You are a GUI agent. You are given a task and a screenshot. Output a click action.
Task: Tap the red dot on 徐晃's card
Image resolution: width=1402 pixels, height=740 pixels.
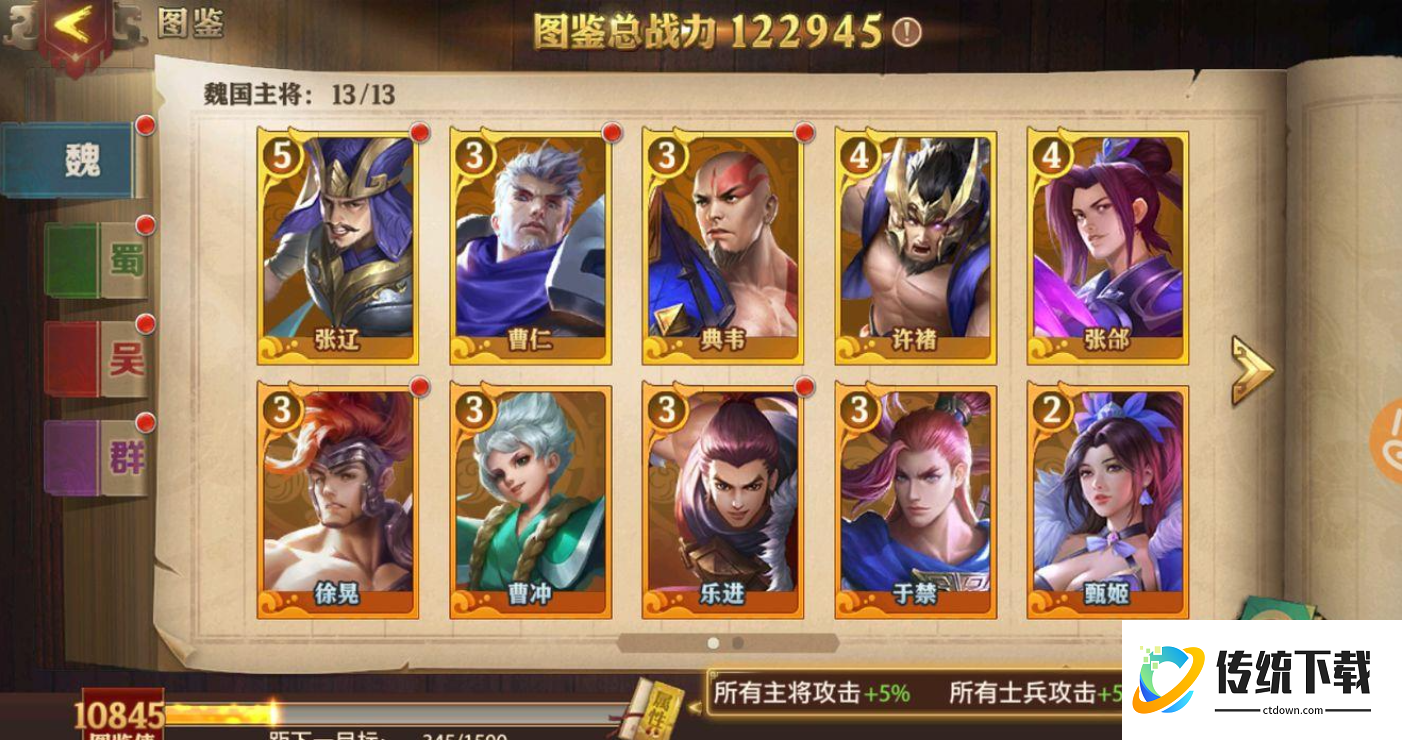(418, 387)
